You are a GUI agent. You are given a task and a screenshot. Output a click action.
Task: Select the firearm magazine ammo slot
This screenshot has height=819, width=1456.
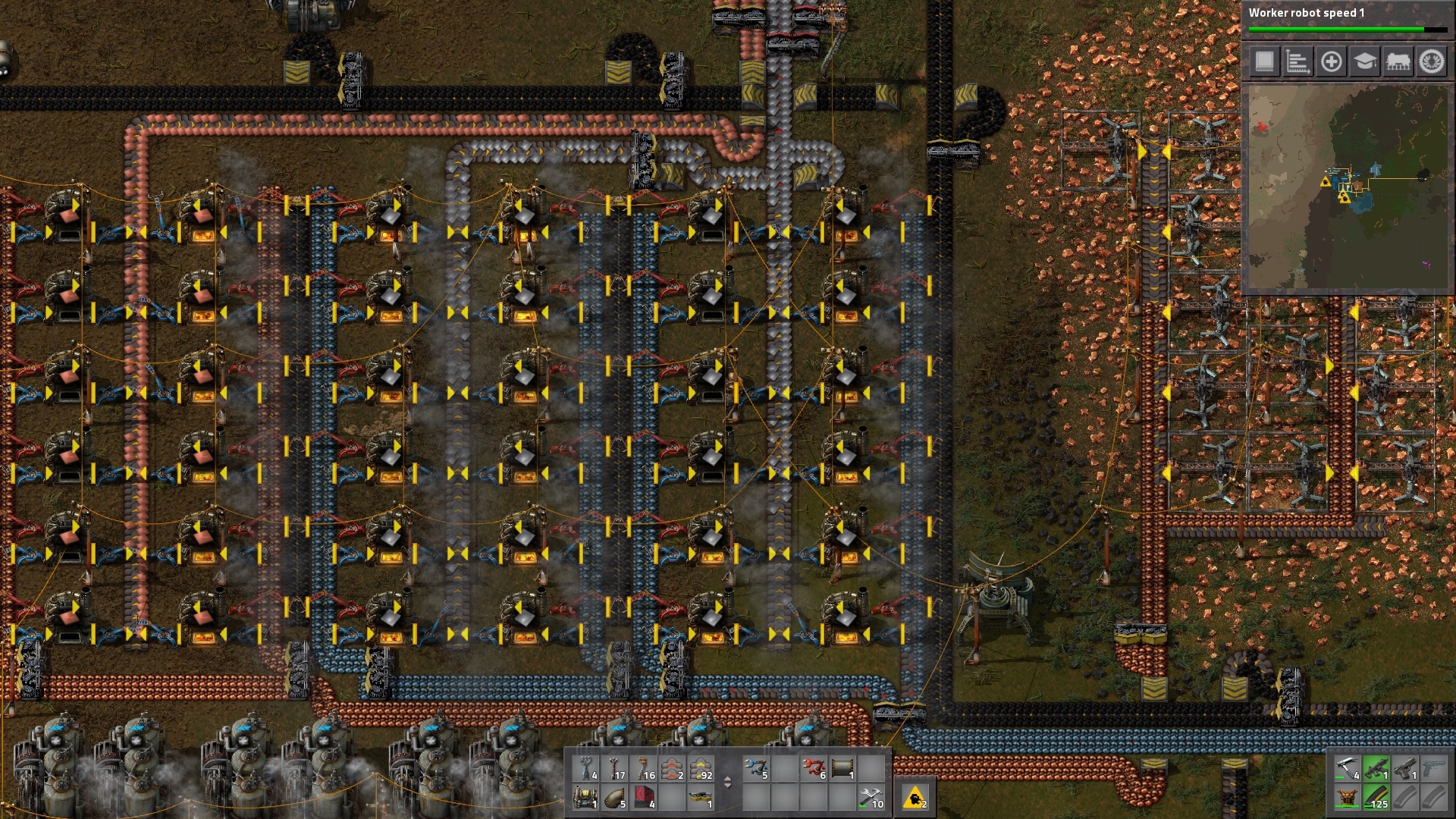(1376, 798)
